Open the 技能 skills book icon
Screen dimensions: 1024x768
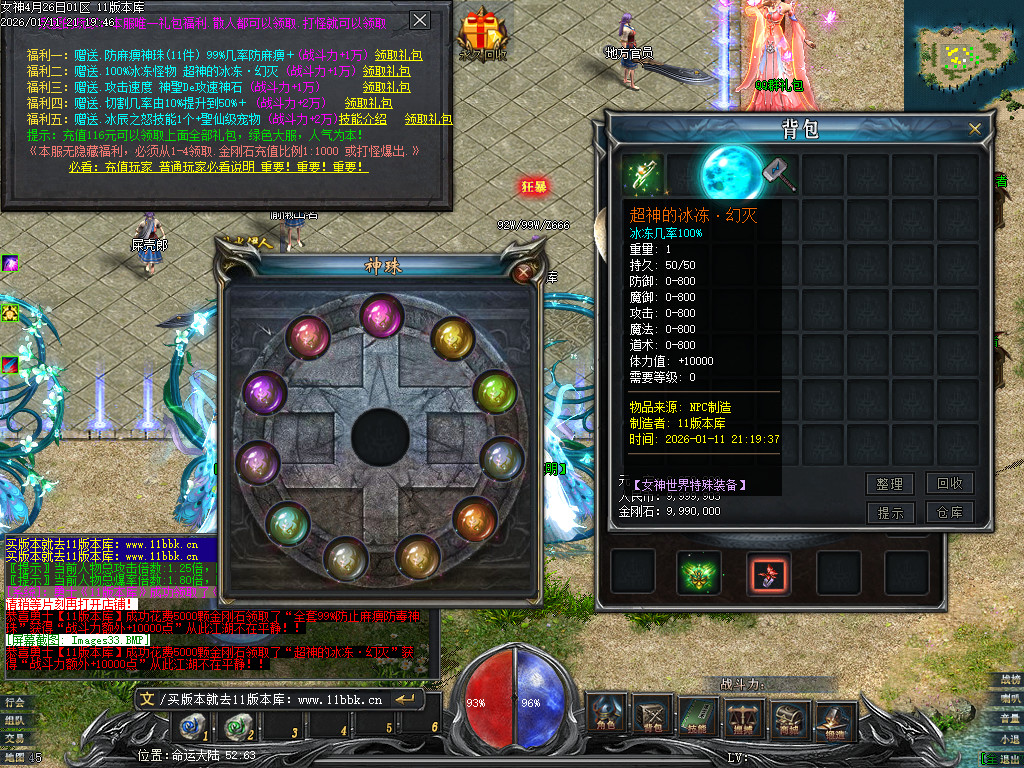pos(698,714)
